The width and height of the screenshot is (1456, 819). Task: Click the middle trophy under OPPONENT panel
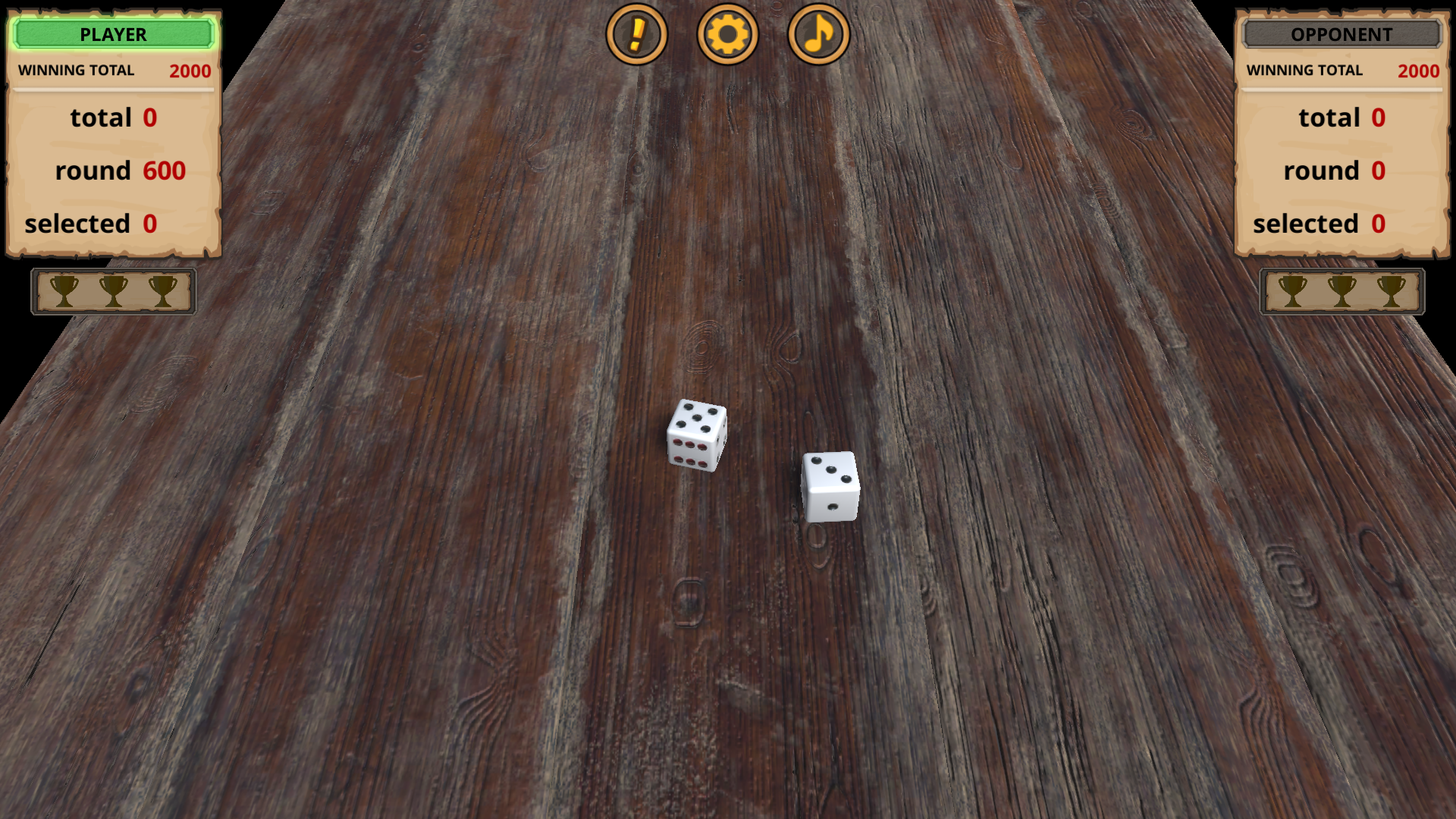1341,291
